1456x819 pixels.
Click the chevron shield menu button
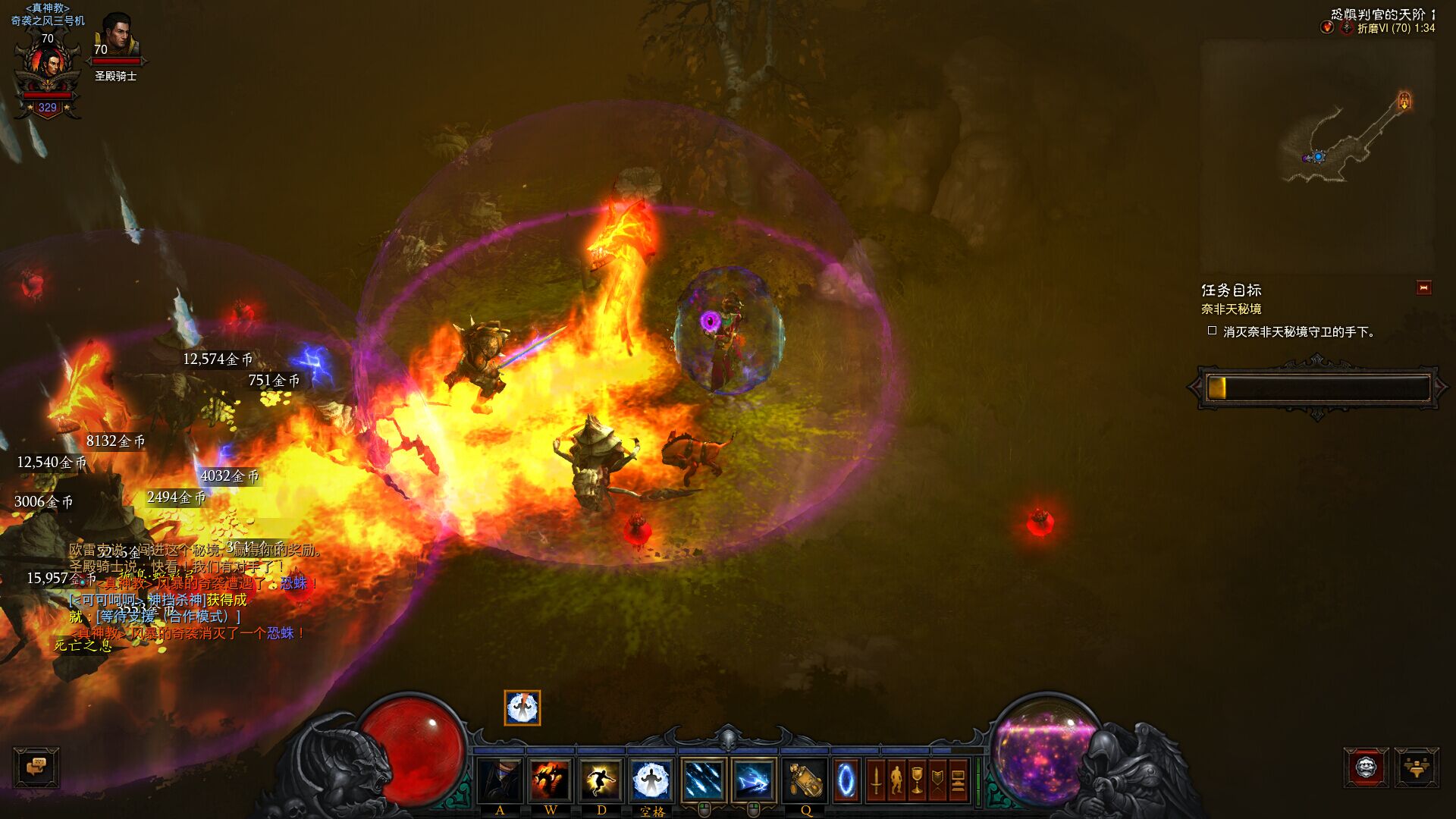pyautogui.click(x=937, y=780)
